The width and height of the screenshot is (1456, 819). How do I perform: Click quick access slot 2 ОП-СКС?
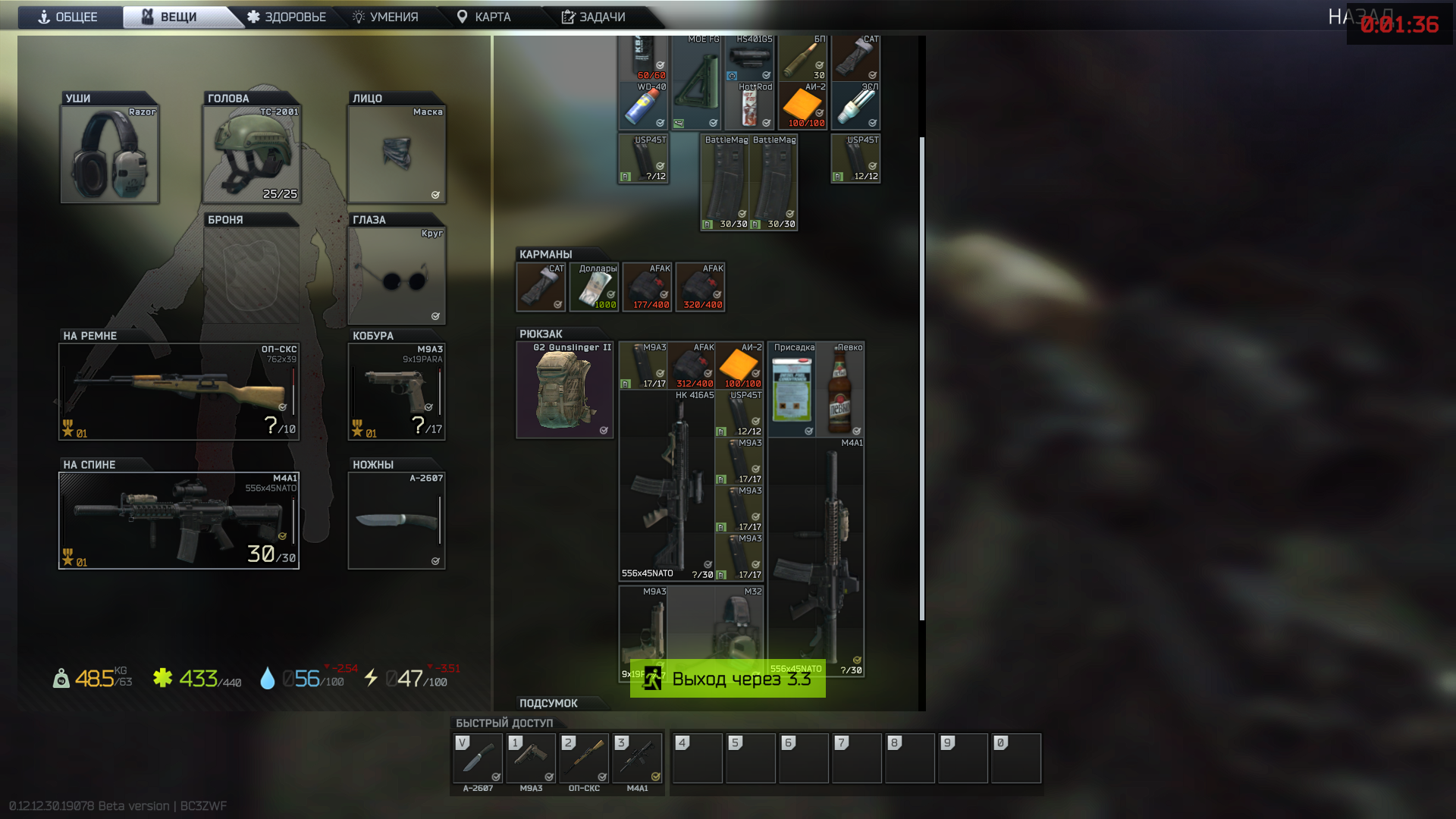[x=584, y=758]
